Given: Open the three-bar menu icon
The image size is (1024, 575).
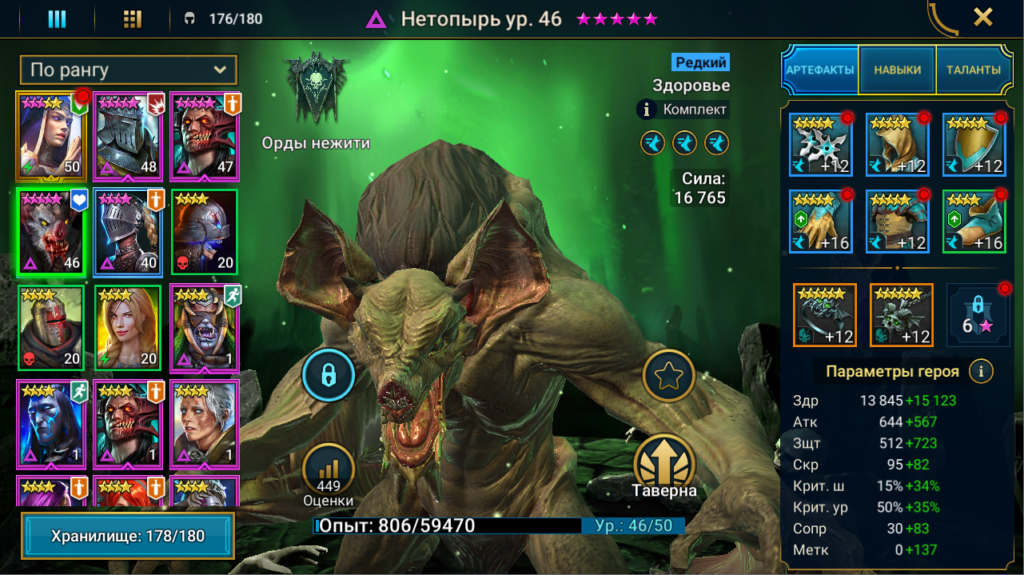Looking at the screenshot, I should (x=57, y=19).
